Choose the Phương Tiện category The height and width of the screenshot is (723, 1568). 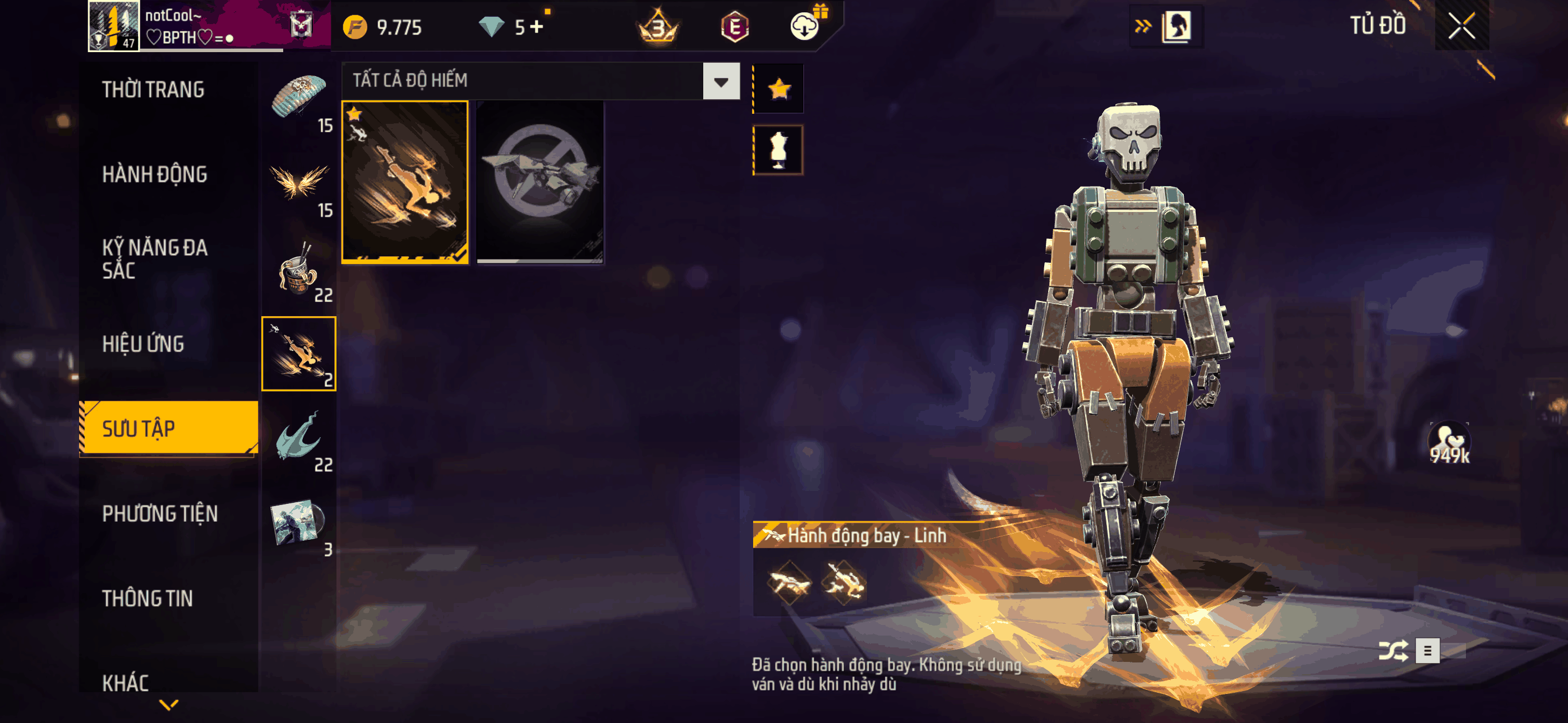coord(159,513)
